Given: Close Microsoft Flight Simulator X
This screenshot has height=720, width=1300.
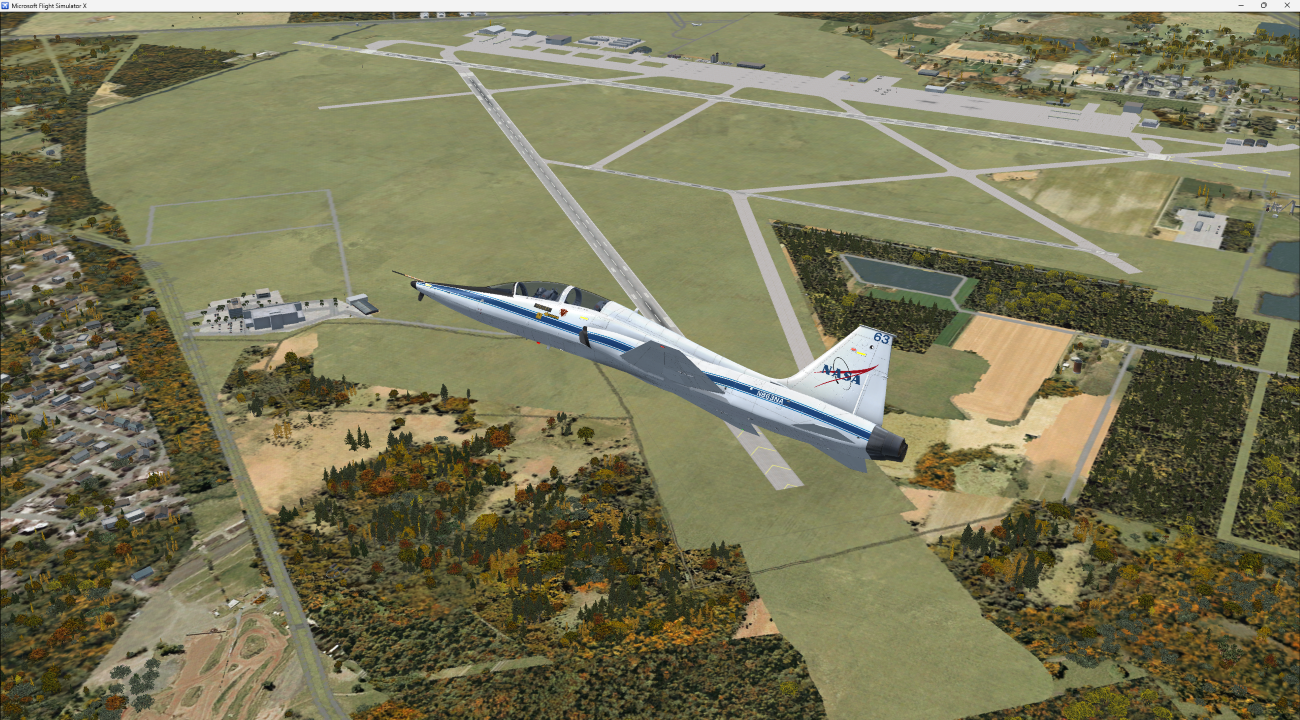Looking at the screenshot, I should (x=1287, y=4).
